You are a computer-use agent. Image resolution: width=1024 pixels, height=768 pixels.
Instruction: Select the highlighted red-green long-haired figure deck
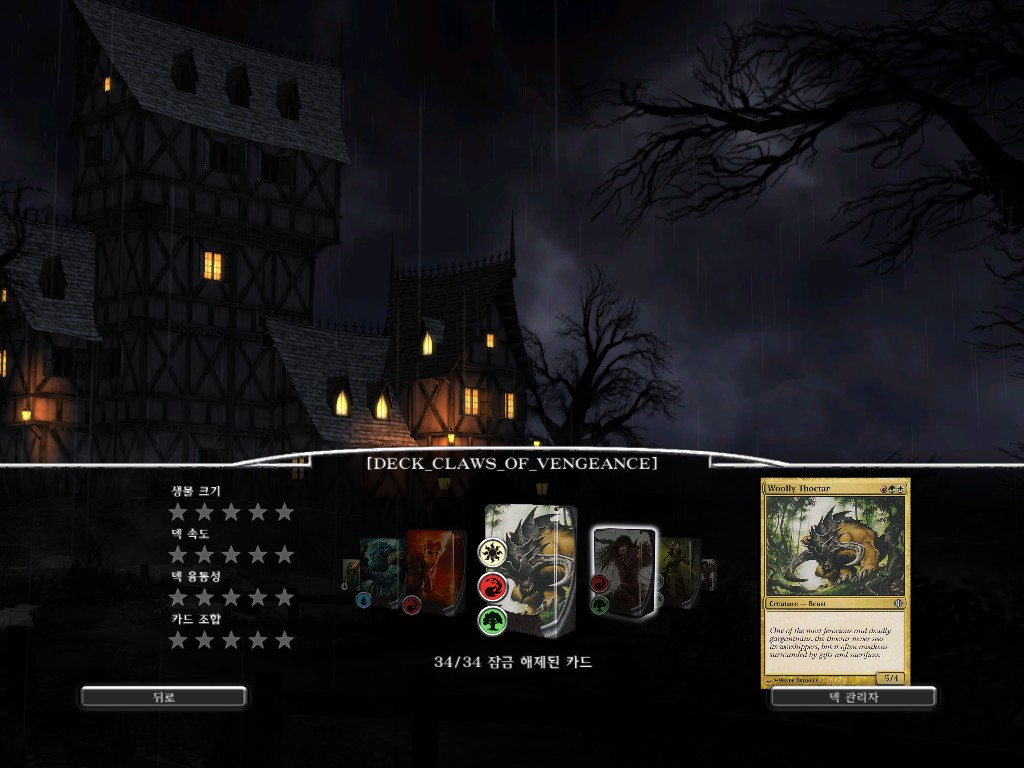point(624,570)
